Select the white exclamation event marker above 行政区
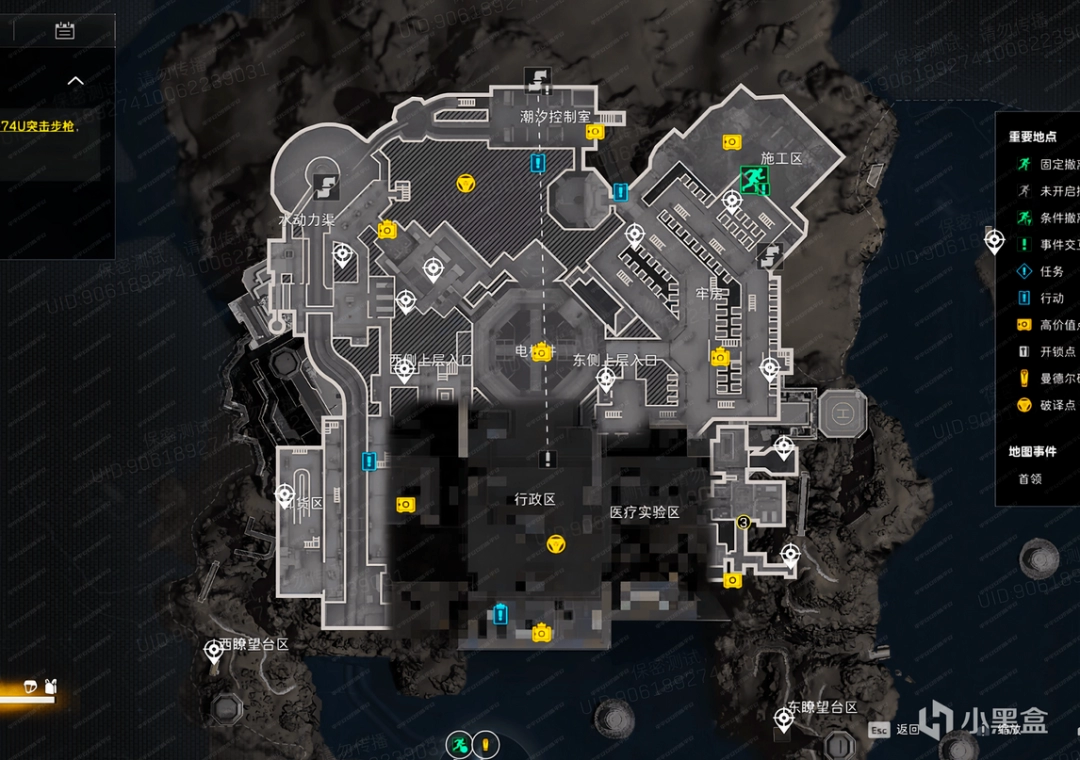Screen dimensions: 1080x760 pos(546,459)
